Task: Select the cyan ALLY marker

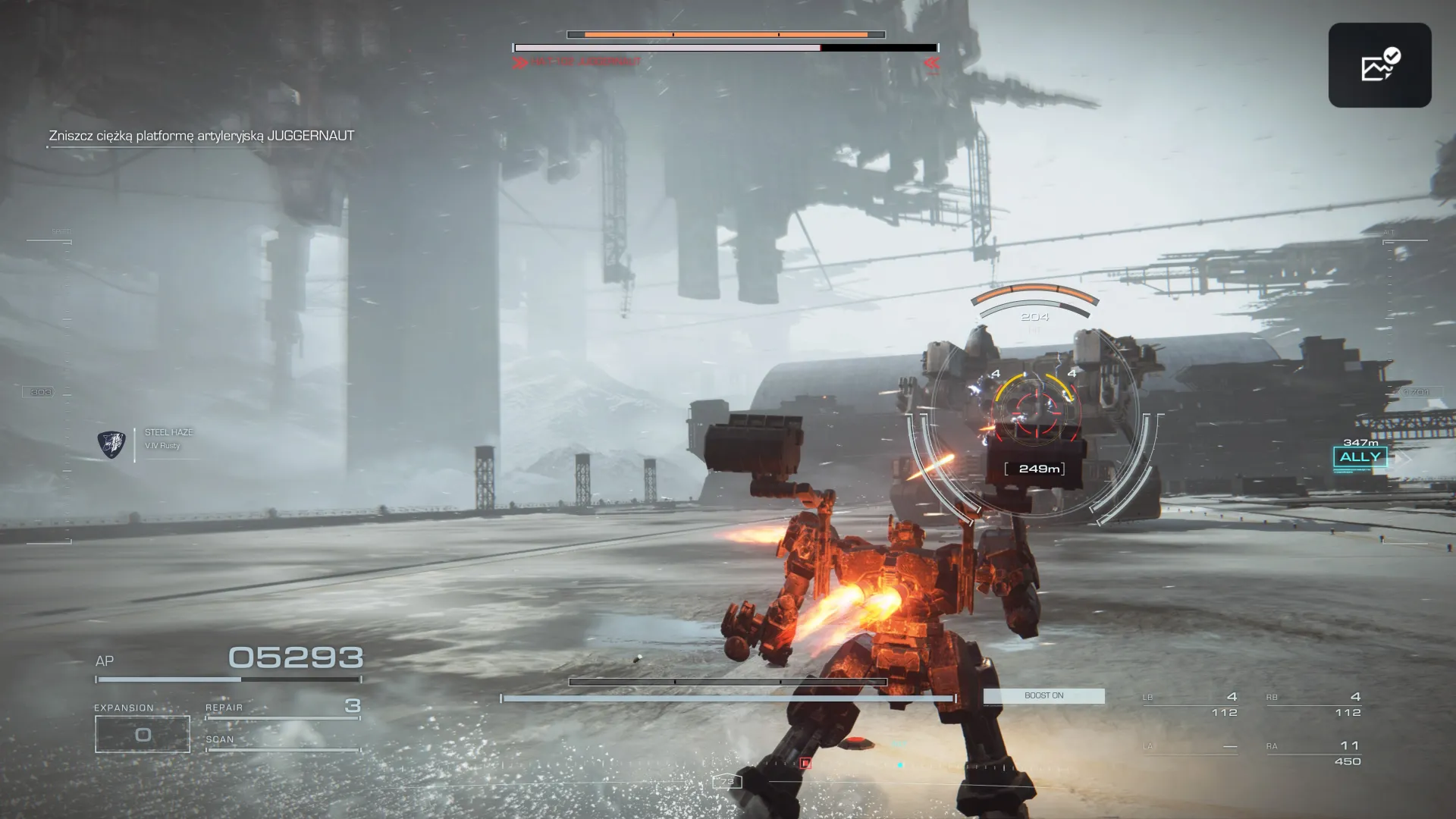Action: point(1360,457)
